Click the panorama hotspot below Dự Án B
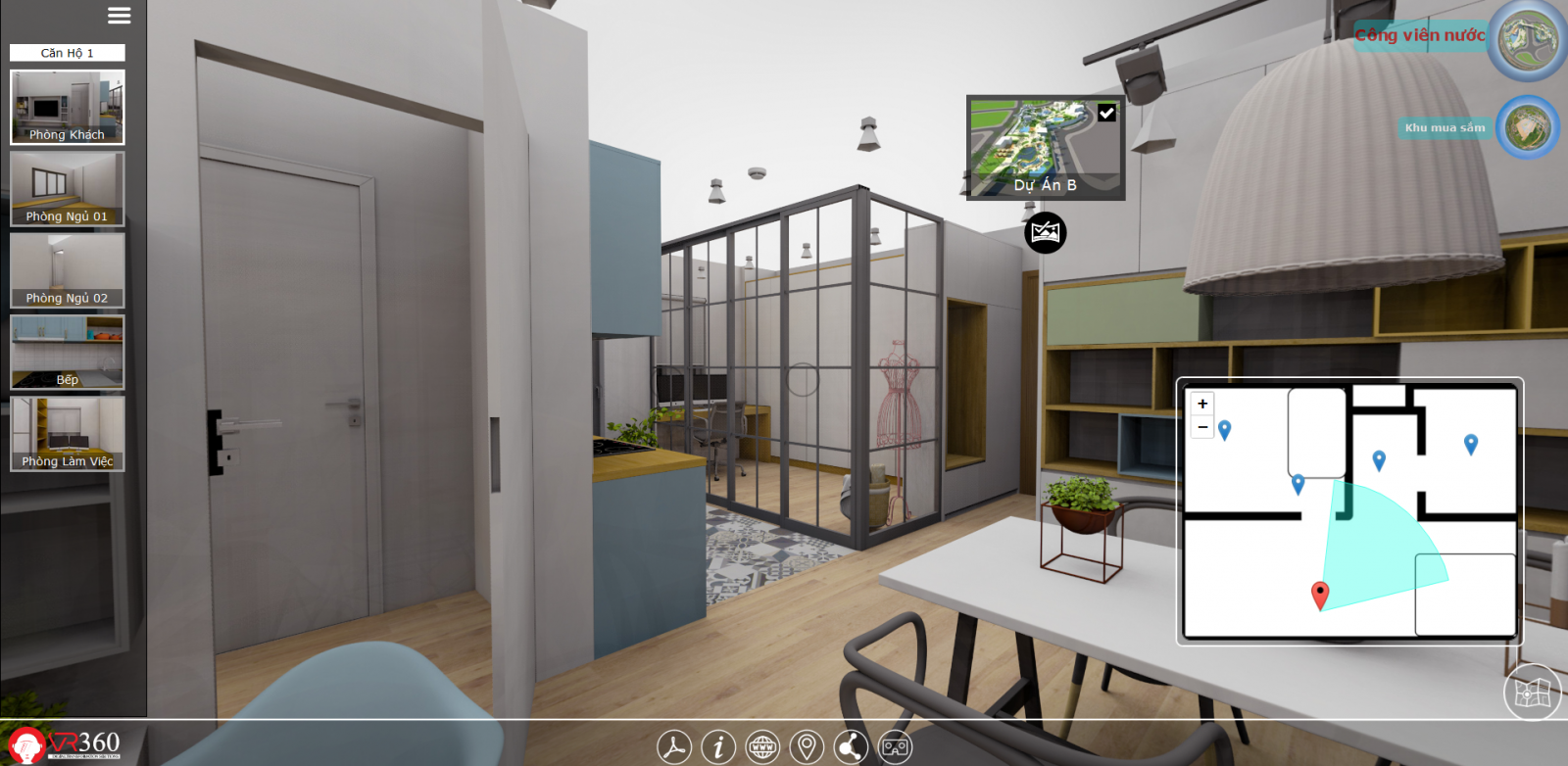 pyautogui.click(x=1045, y=233)
